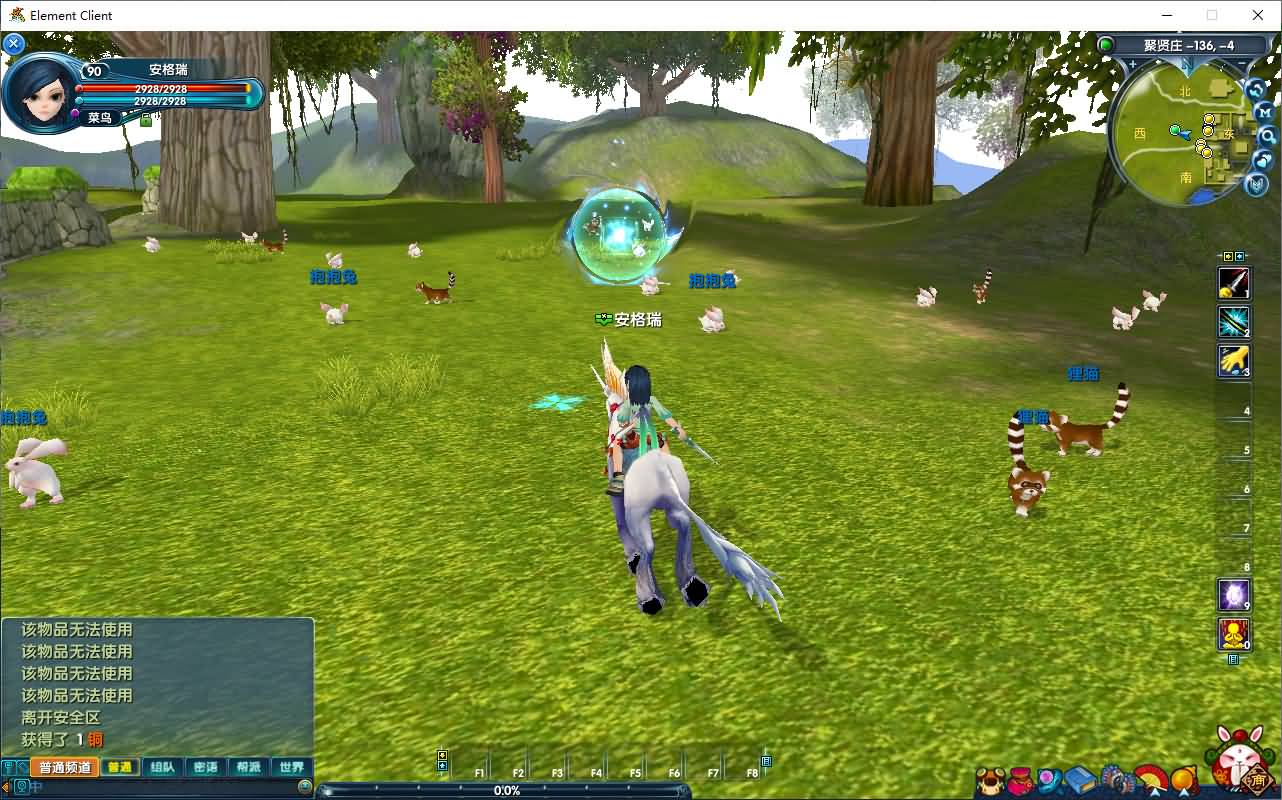Choose the 世界 world chat tab
The height and width of the screenshot is (800, 1282).
[x=291, y=767]
